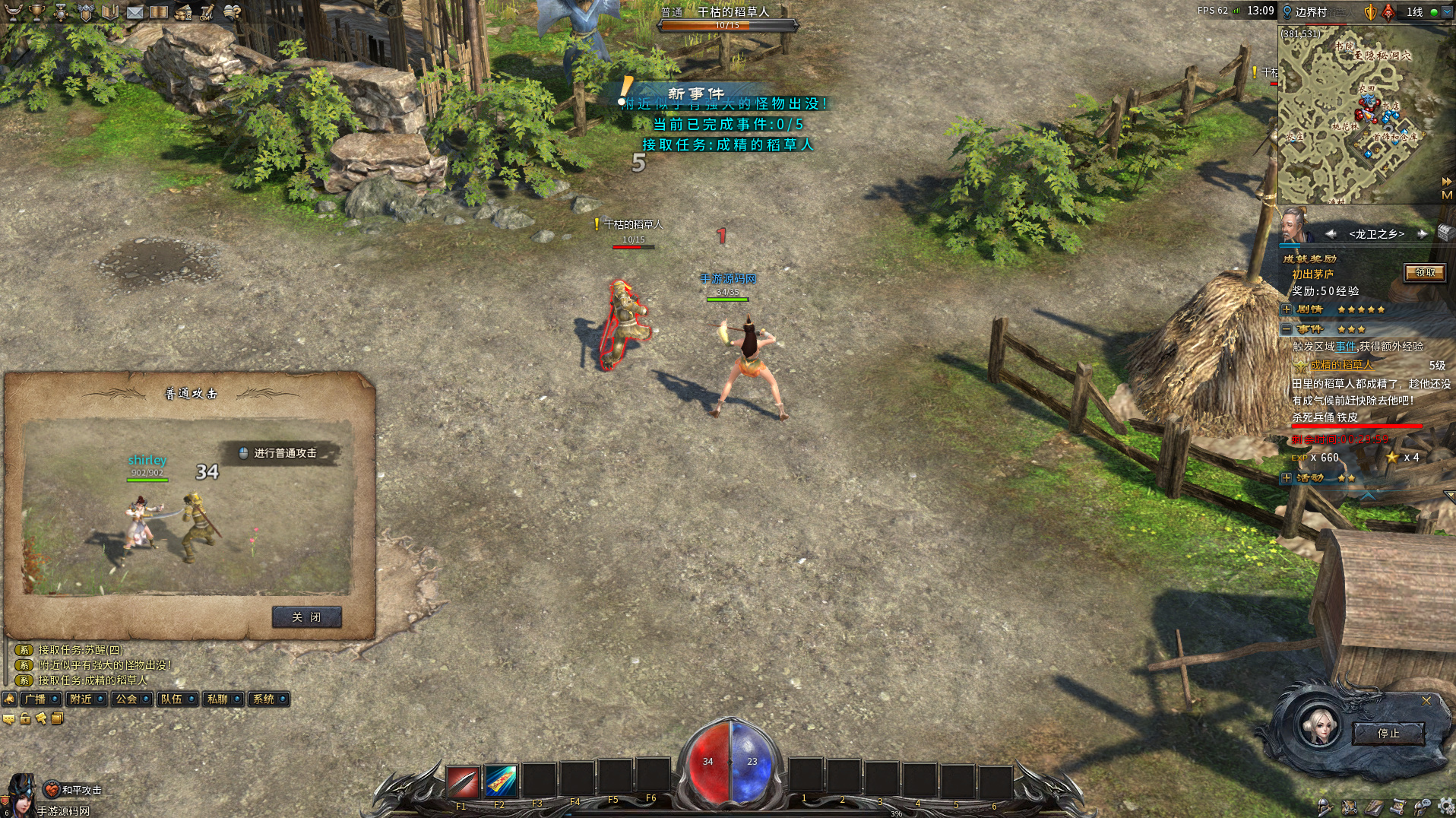Use the blue sword skill on F2

point(501,782)
